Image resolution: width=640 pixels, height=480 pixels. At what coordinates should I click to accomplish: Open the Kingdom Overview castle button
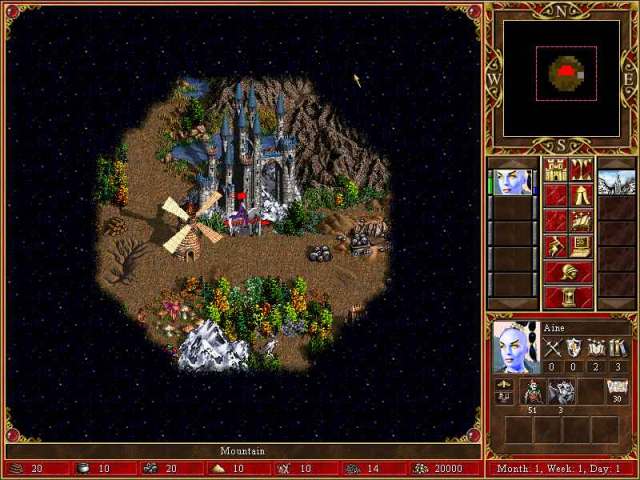click(x=555, y=170)
